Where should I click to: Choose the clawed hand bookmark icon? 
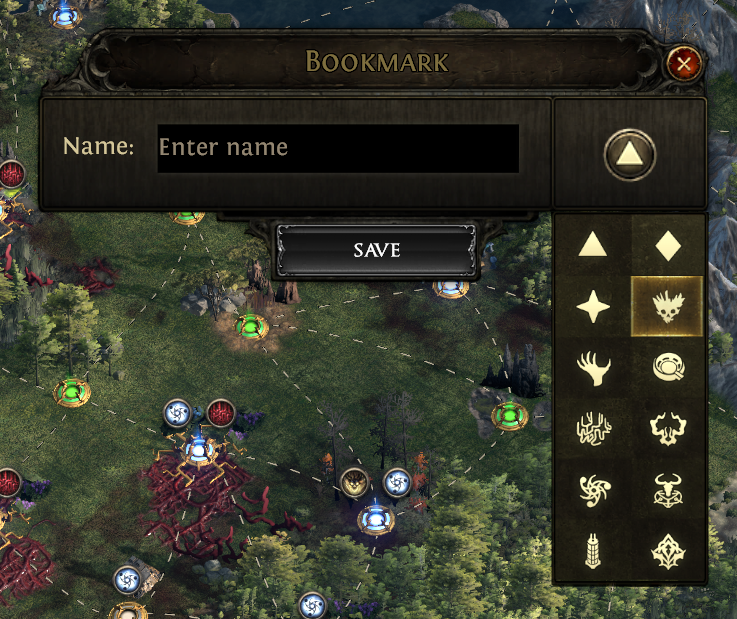(x=593, y=368)
